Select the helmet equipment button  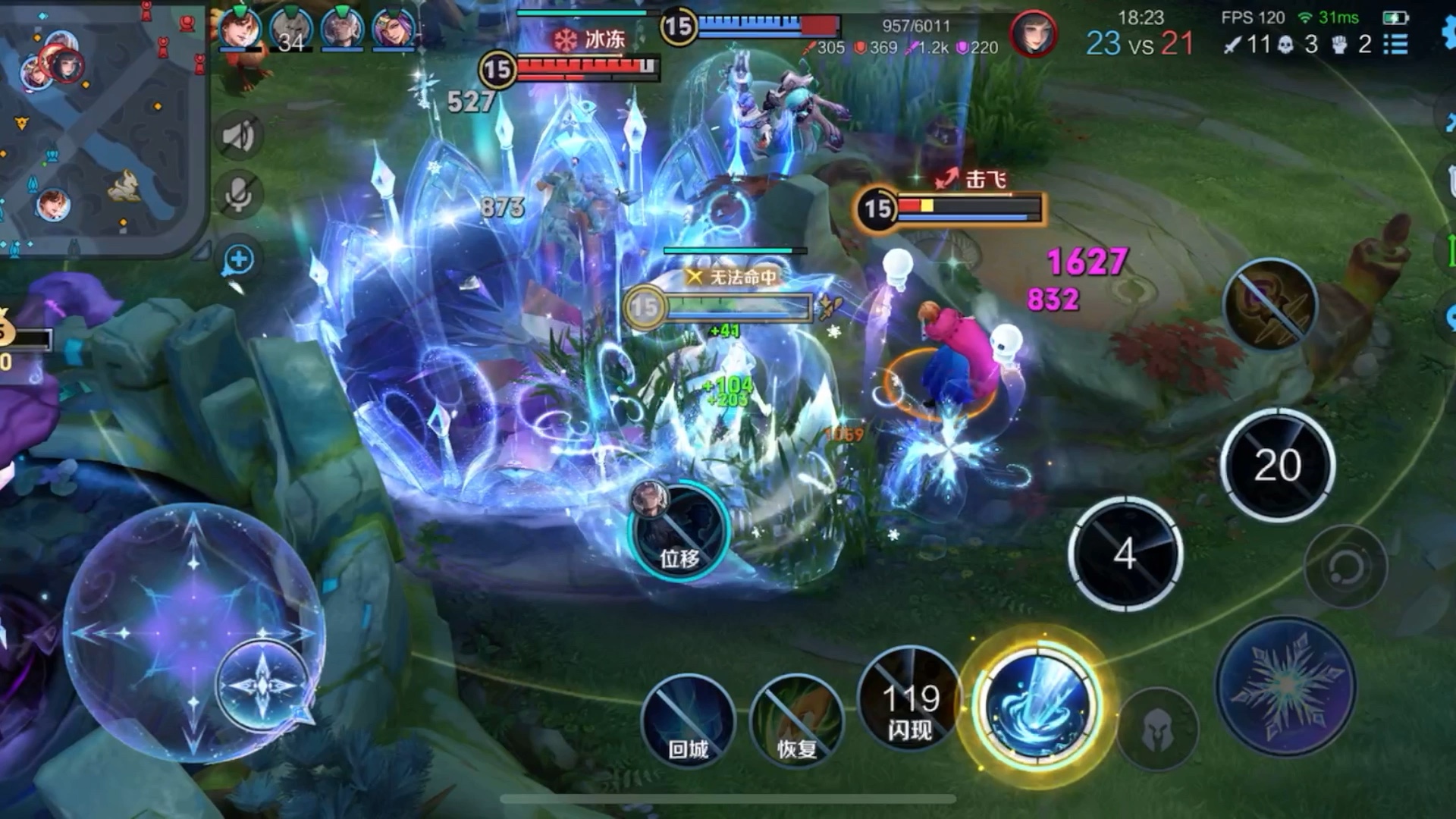click(x=1157, y=730)
